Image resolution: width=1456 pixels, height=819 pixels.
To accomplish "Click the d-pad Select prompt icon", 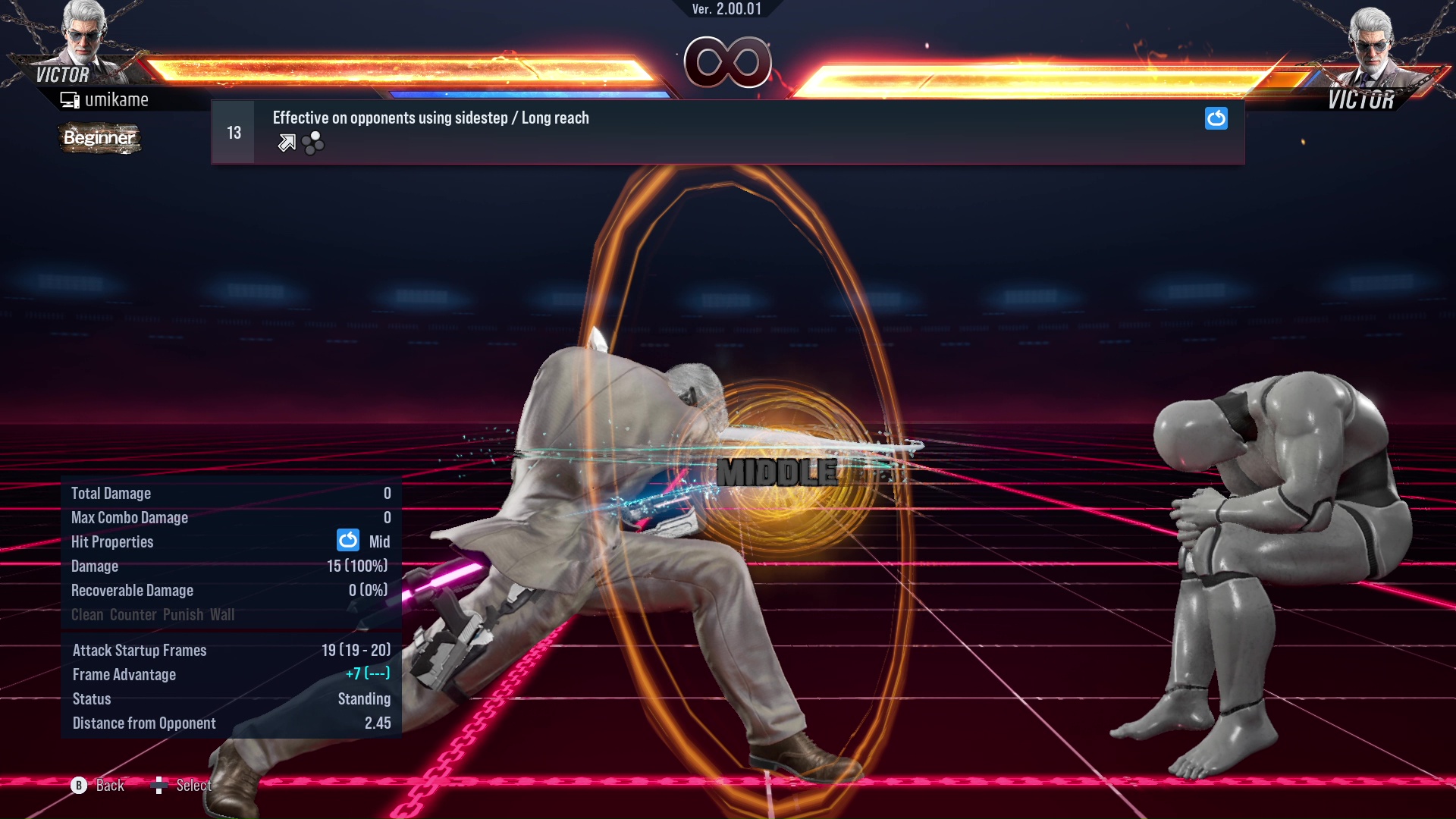I will pos(160,786).
